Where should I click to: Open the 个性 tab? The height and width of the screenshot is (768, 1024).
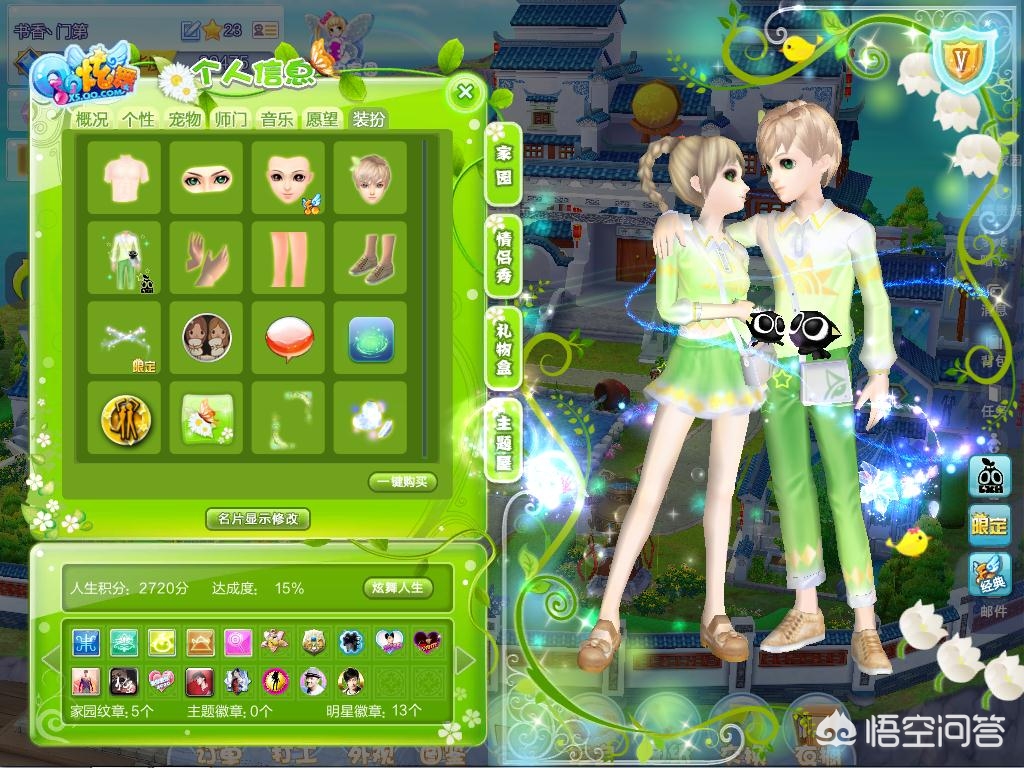[x=139, y=119]
